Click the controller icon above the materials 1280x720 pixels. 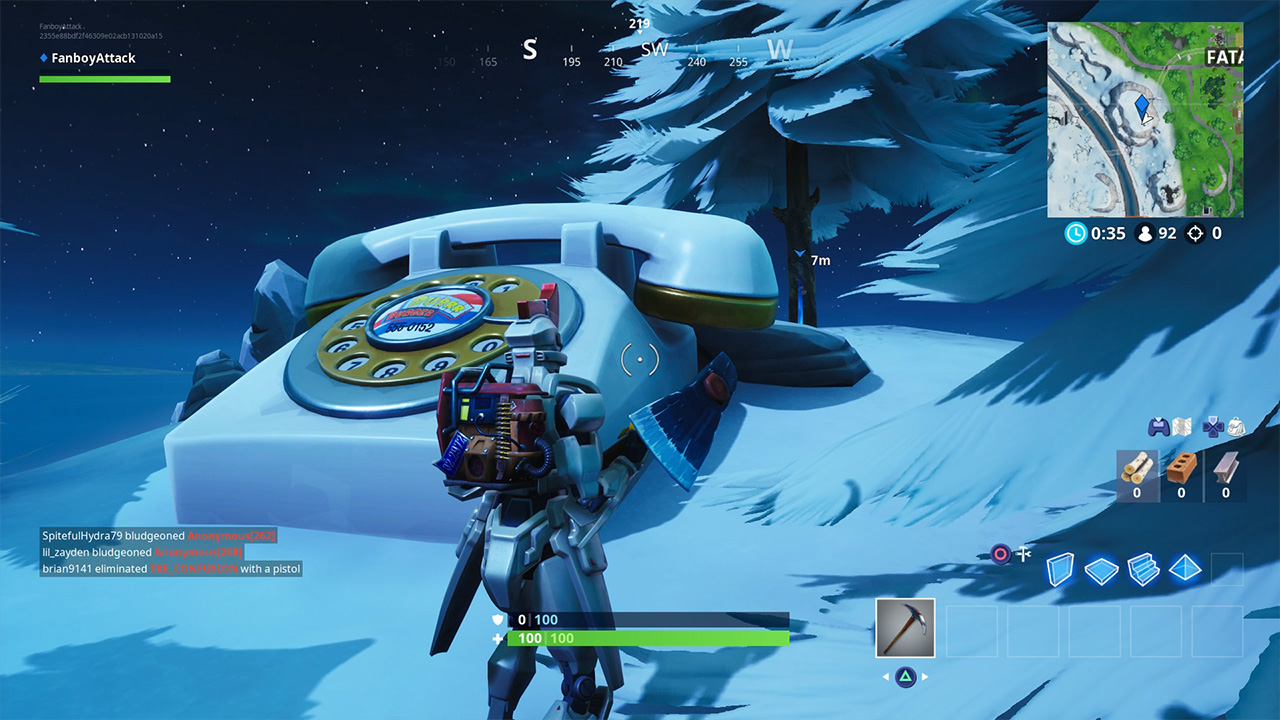click(x=1157, y=428)
